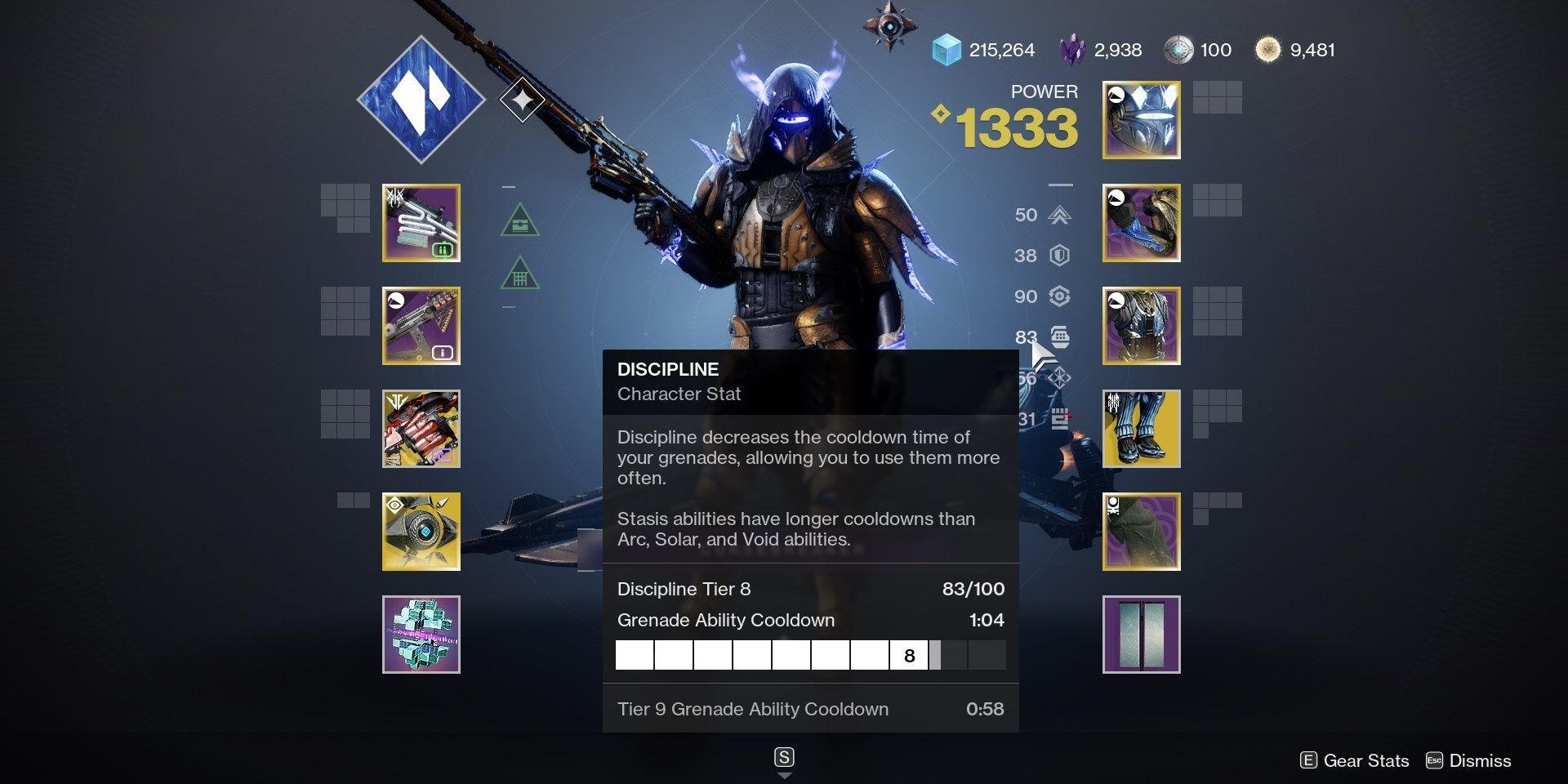Open the seasonal artifact beside the subclass

pyautogui.click(x=523, y=100)
